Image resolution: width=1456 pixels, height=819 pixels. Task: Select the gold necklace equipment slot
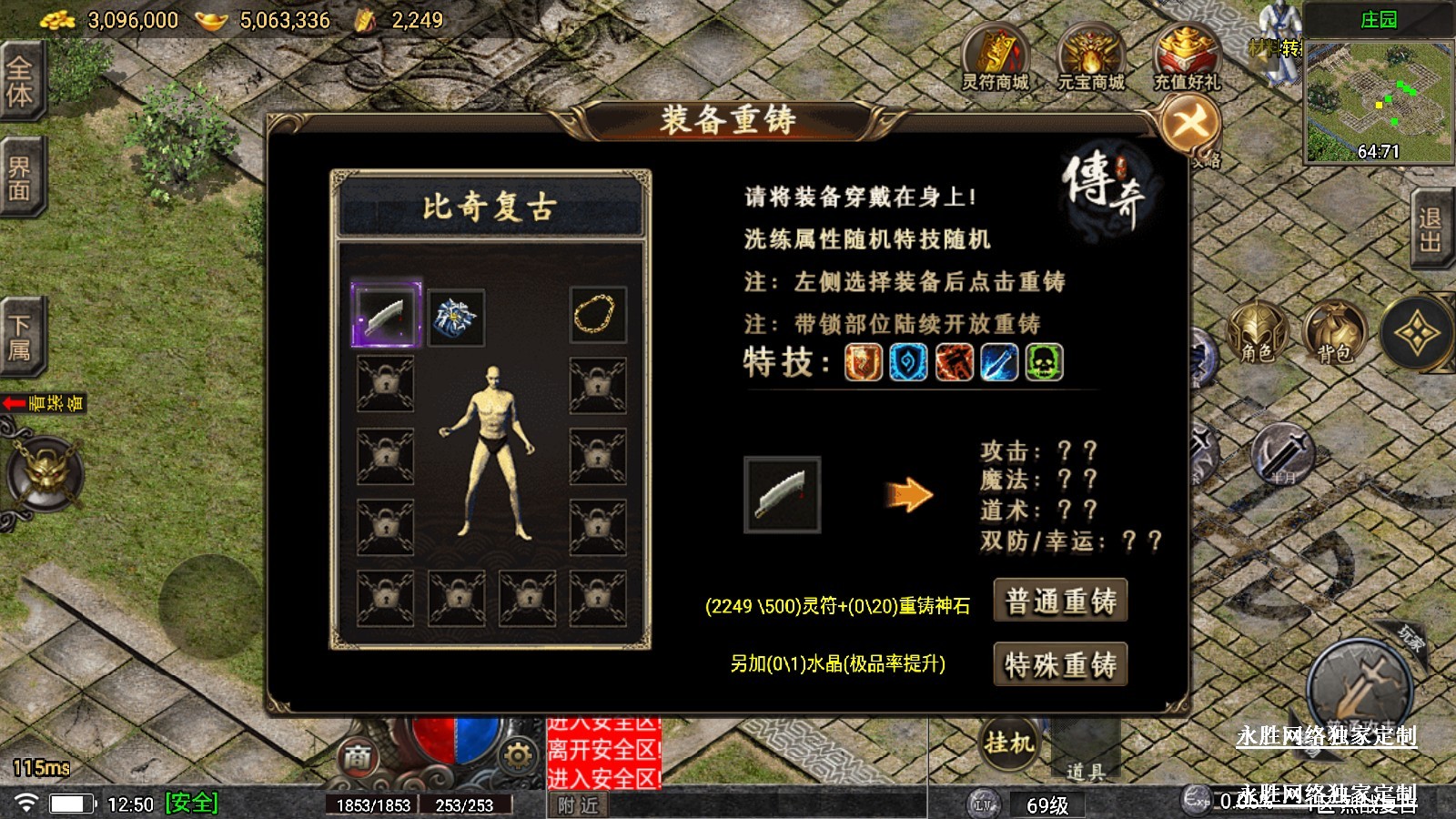click(x=598, y=315)
